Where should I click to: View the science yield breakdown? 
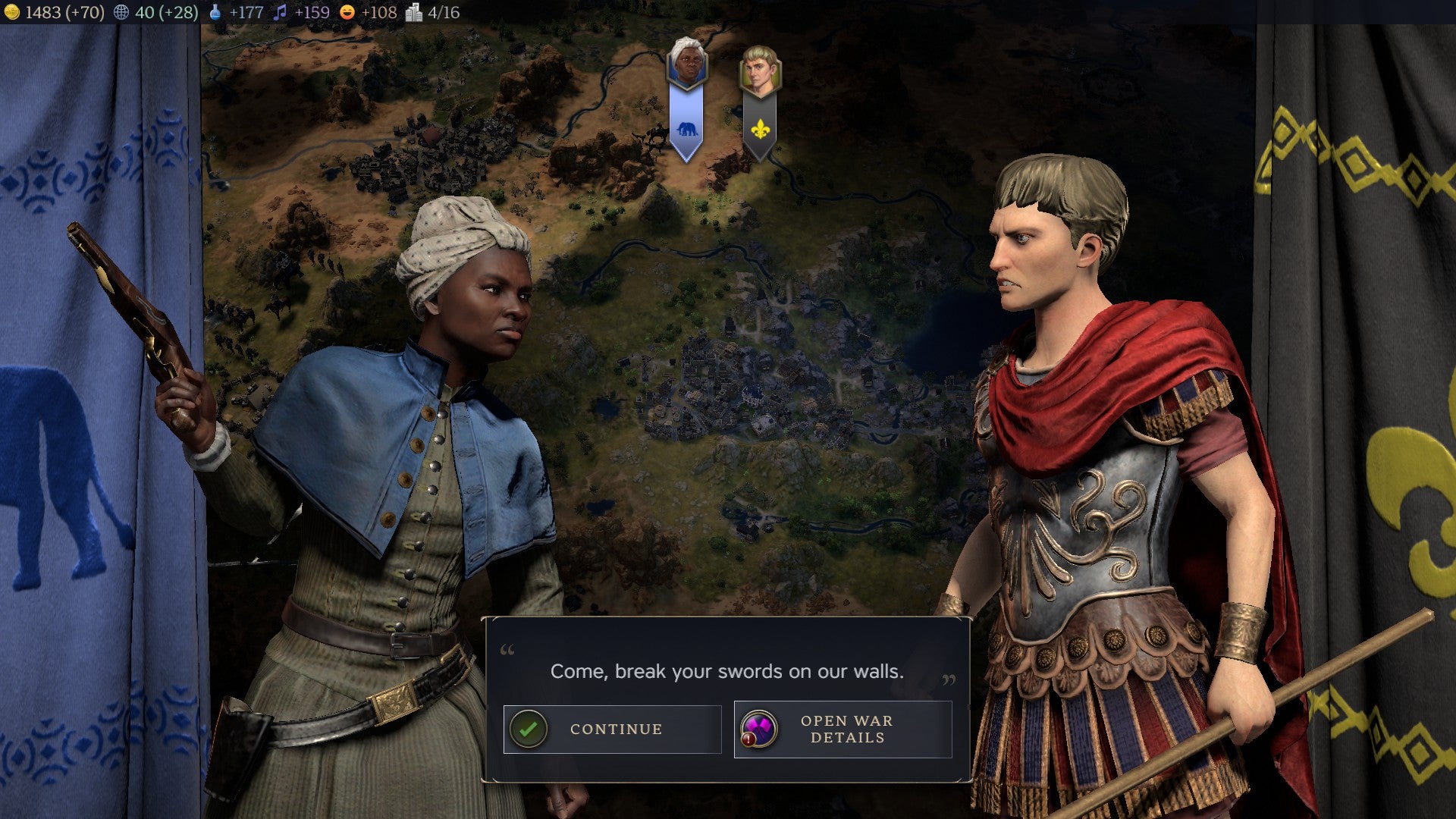pyautogui.click(x=237, y=12)
